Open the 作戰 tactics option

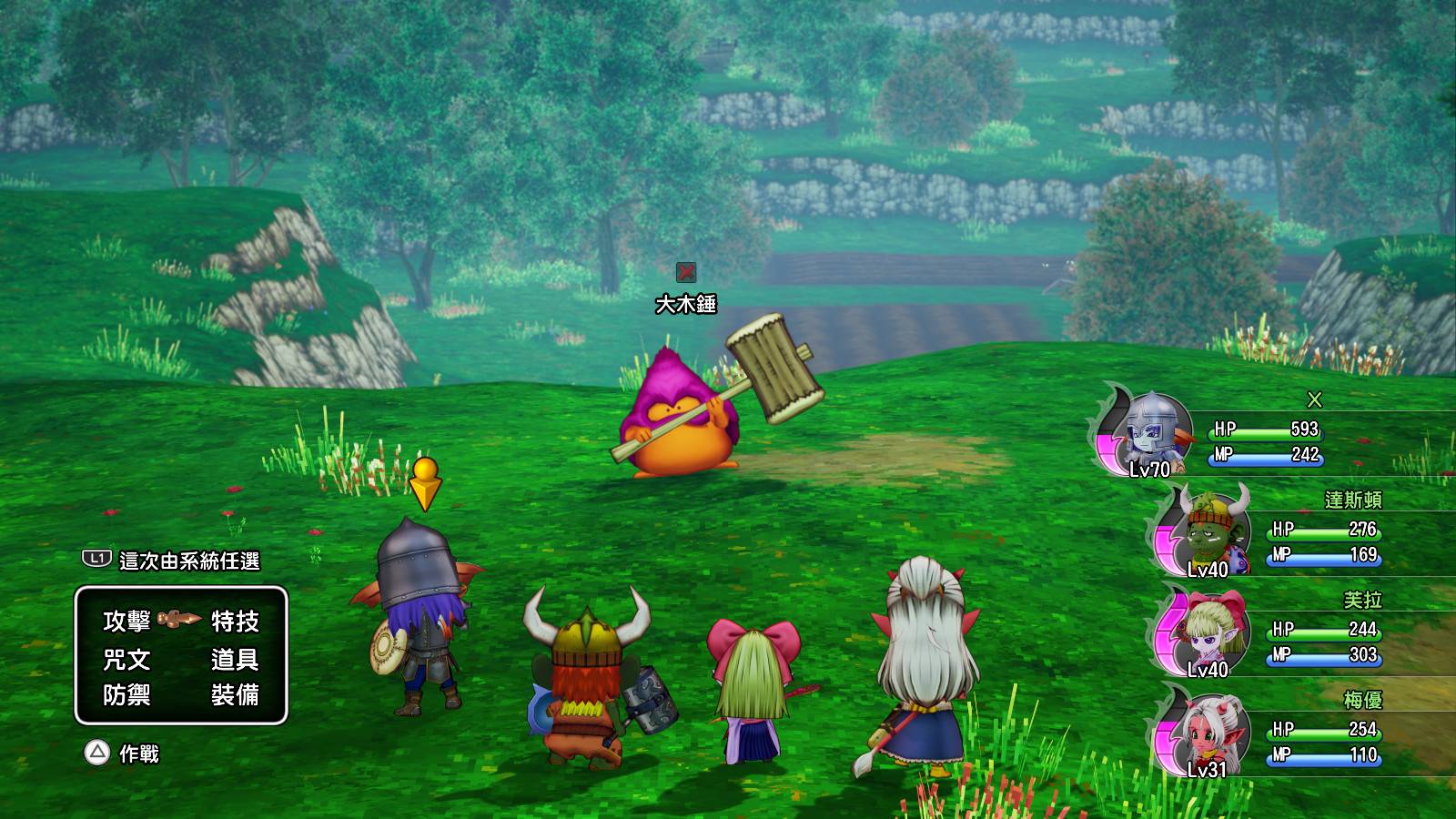(x=138, y=753)
